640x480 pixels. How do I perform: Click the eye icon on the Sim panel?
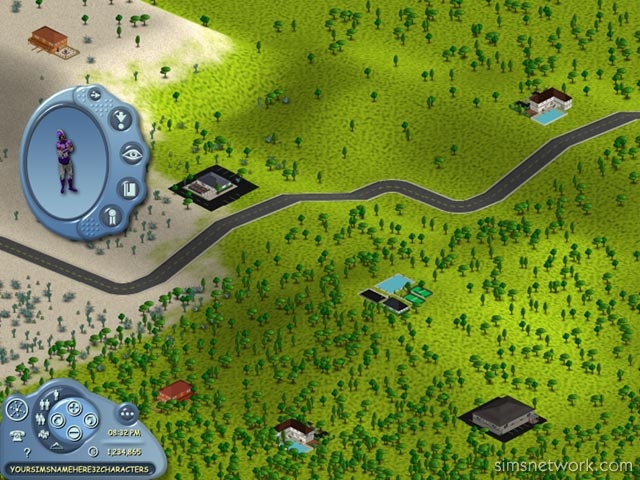tap(131, 153)
